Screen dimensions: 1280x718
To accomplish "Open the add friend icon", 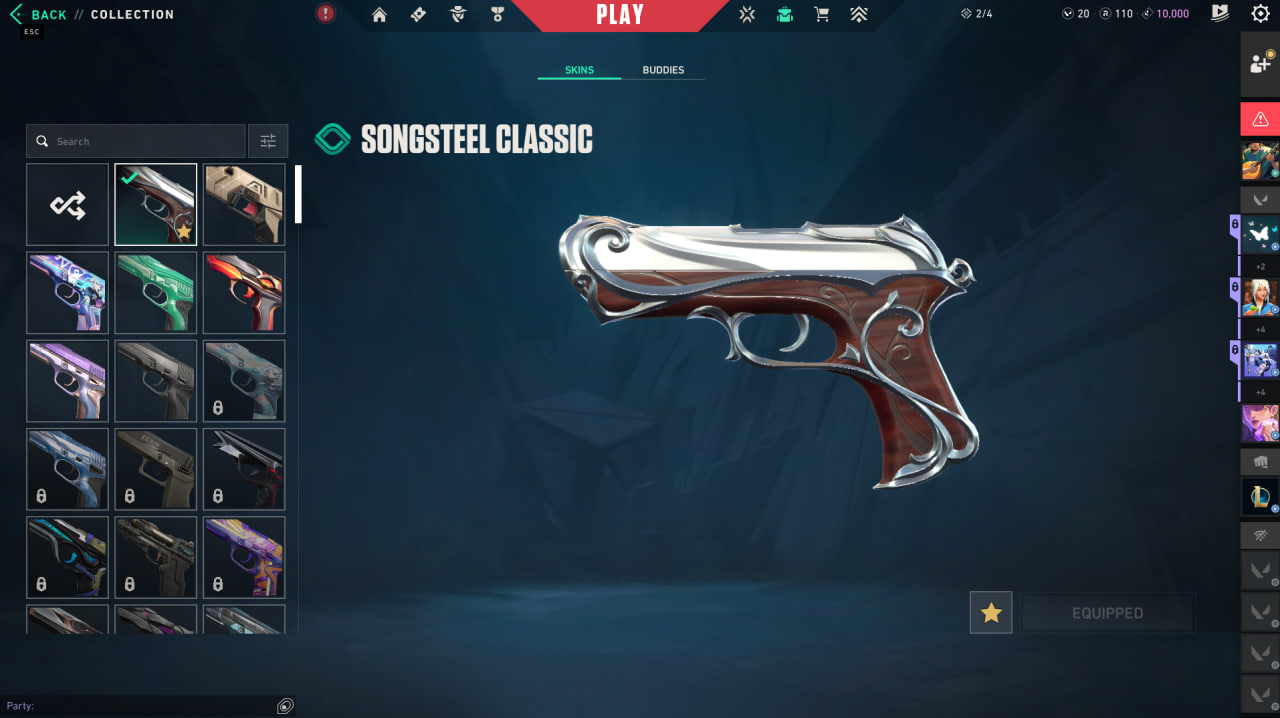I will (x=1260, y=64).
